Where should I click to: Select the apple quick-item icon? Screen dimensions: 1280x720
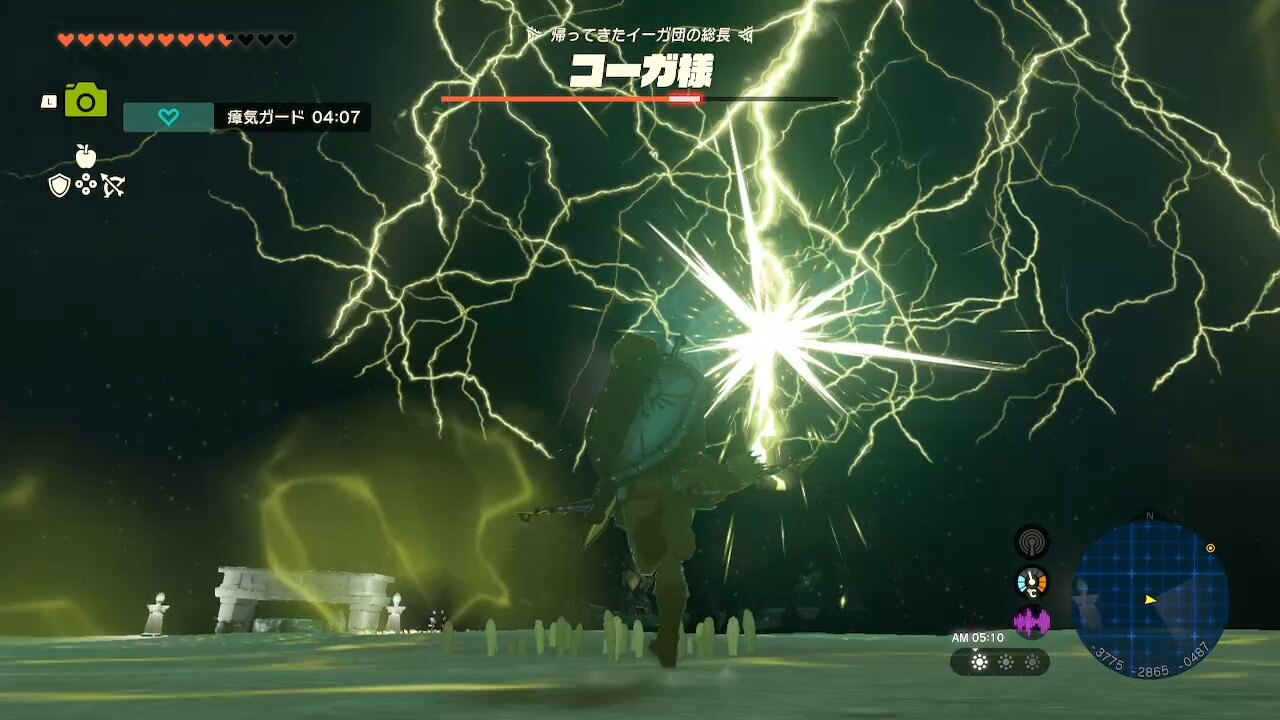[x=86, y=156]
